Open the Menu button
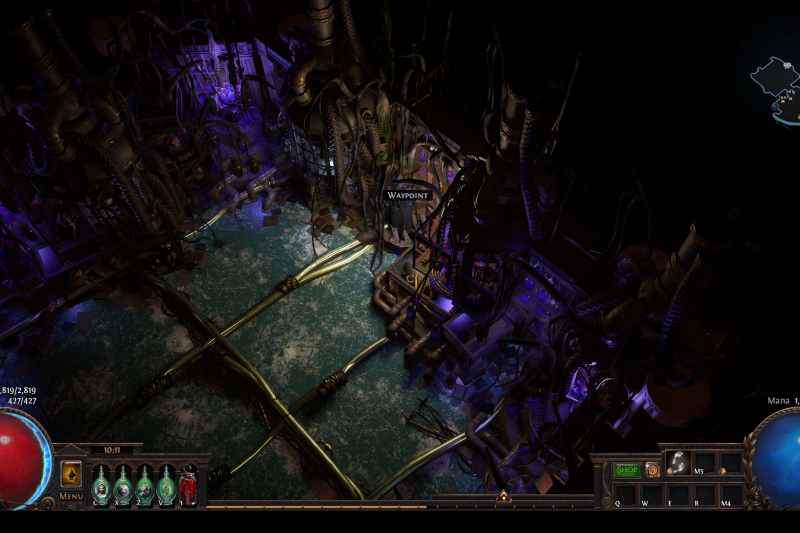Image resolution: width=800 pixels, height=533 pixels. pos(71,495)
